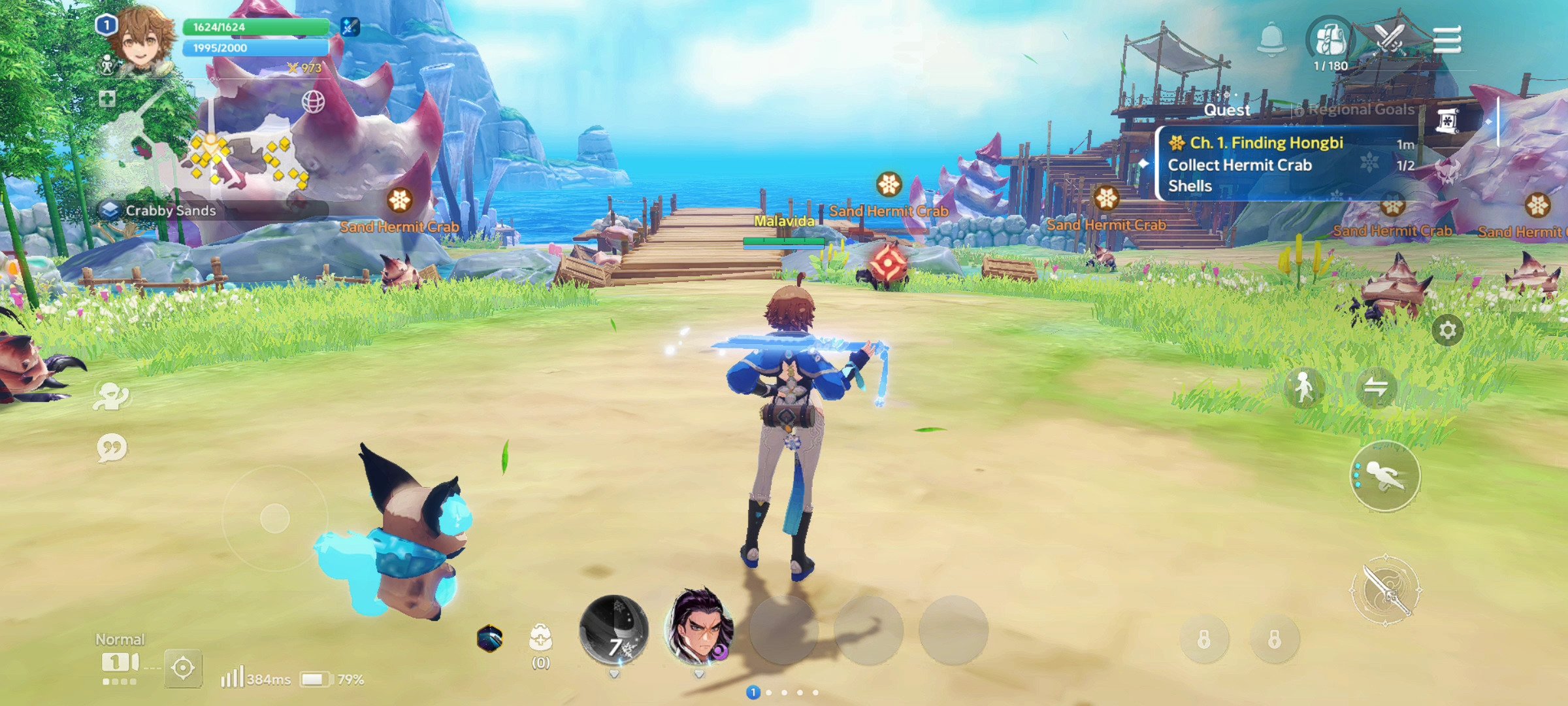Image resolution: width=1568 pixels, height=706 pixels.
Task: Toggle the walk/run mode button
Action: (x=1304, y=388)
